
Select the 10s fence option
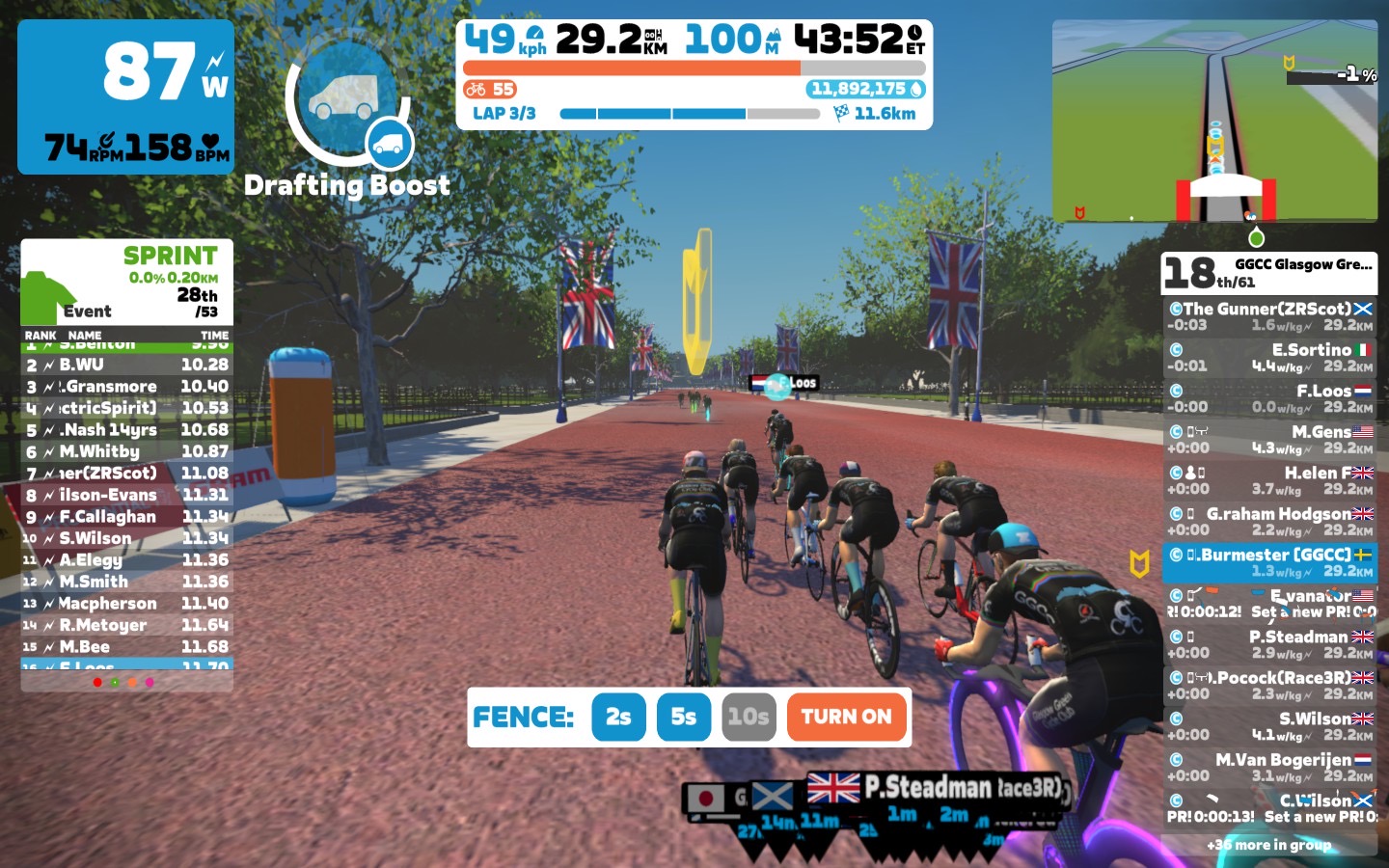click(749, 717)
